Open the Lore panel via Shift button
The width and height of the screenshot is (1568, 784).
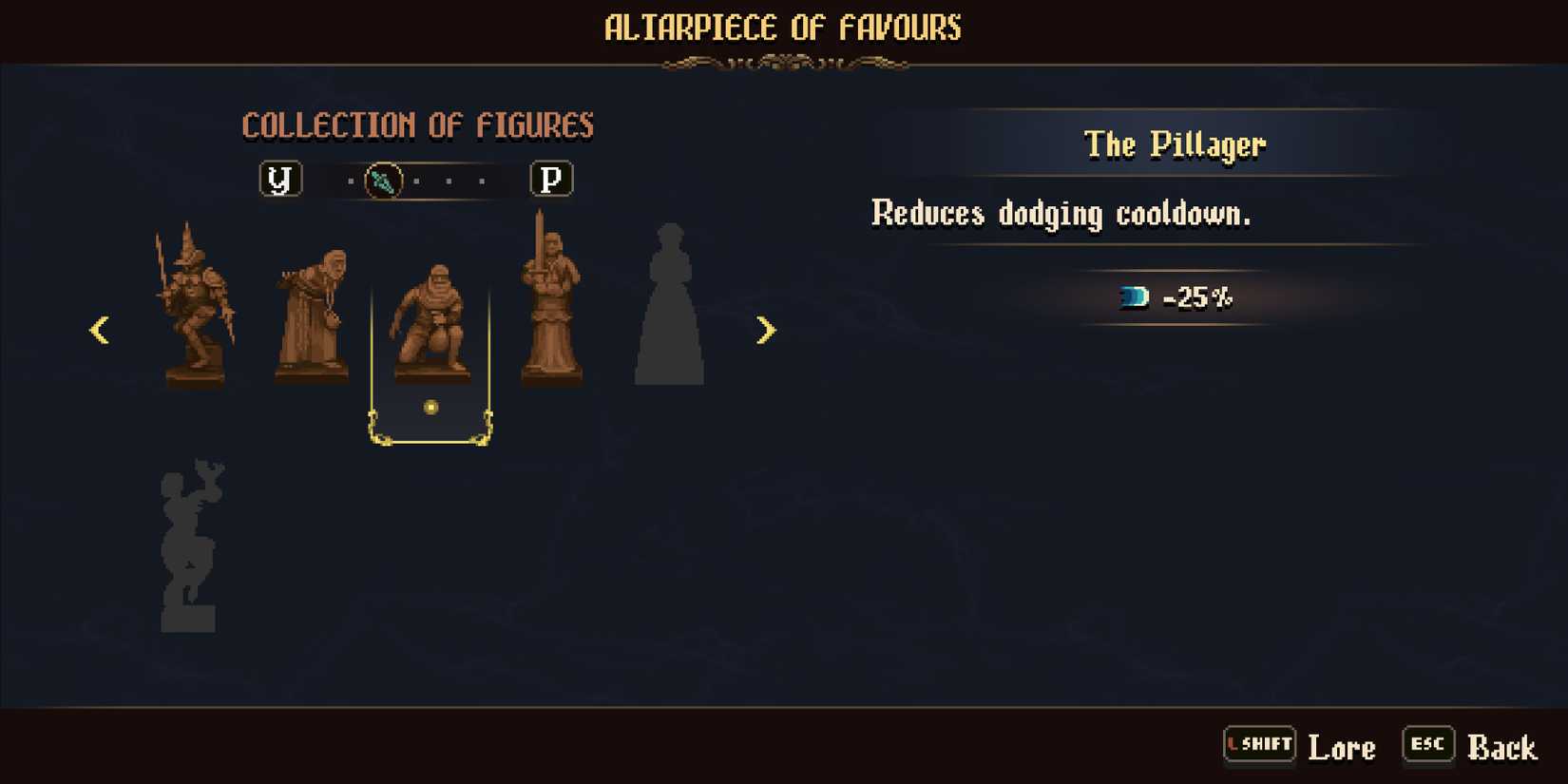(1259, 745)
